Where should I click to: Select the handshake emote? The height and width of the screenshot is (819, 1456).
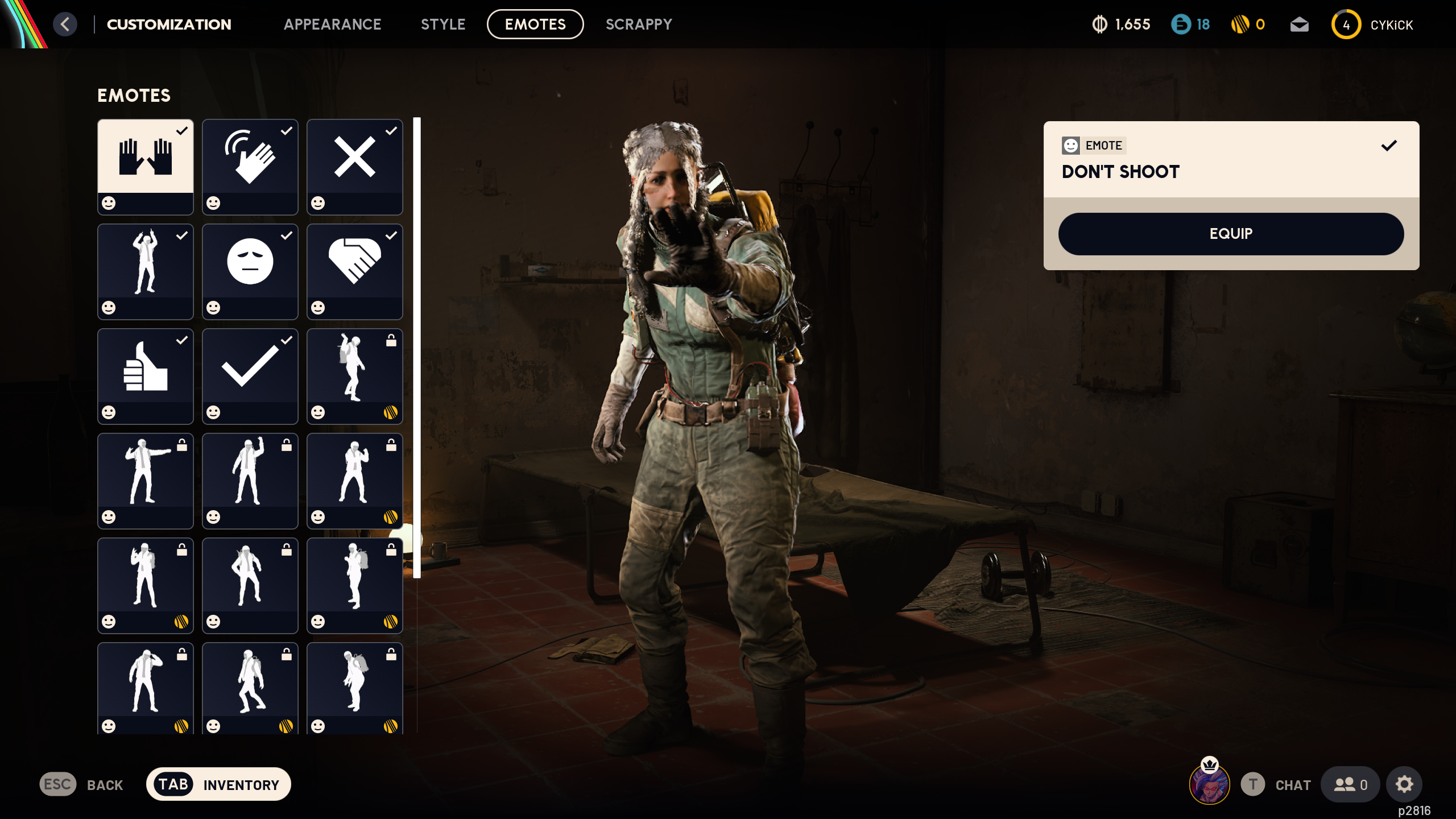(x=355, y=272)
